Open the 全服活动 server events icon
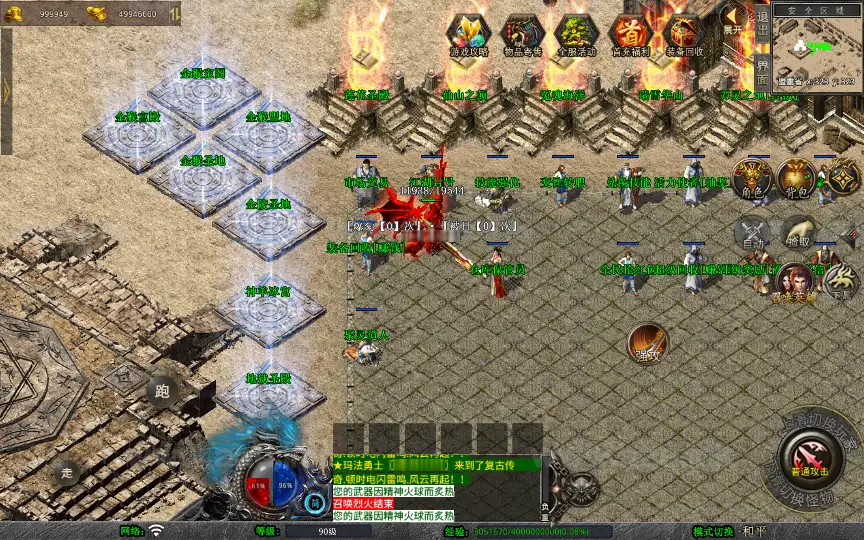The image size is (864, 540). click(x=576, y=35)
